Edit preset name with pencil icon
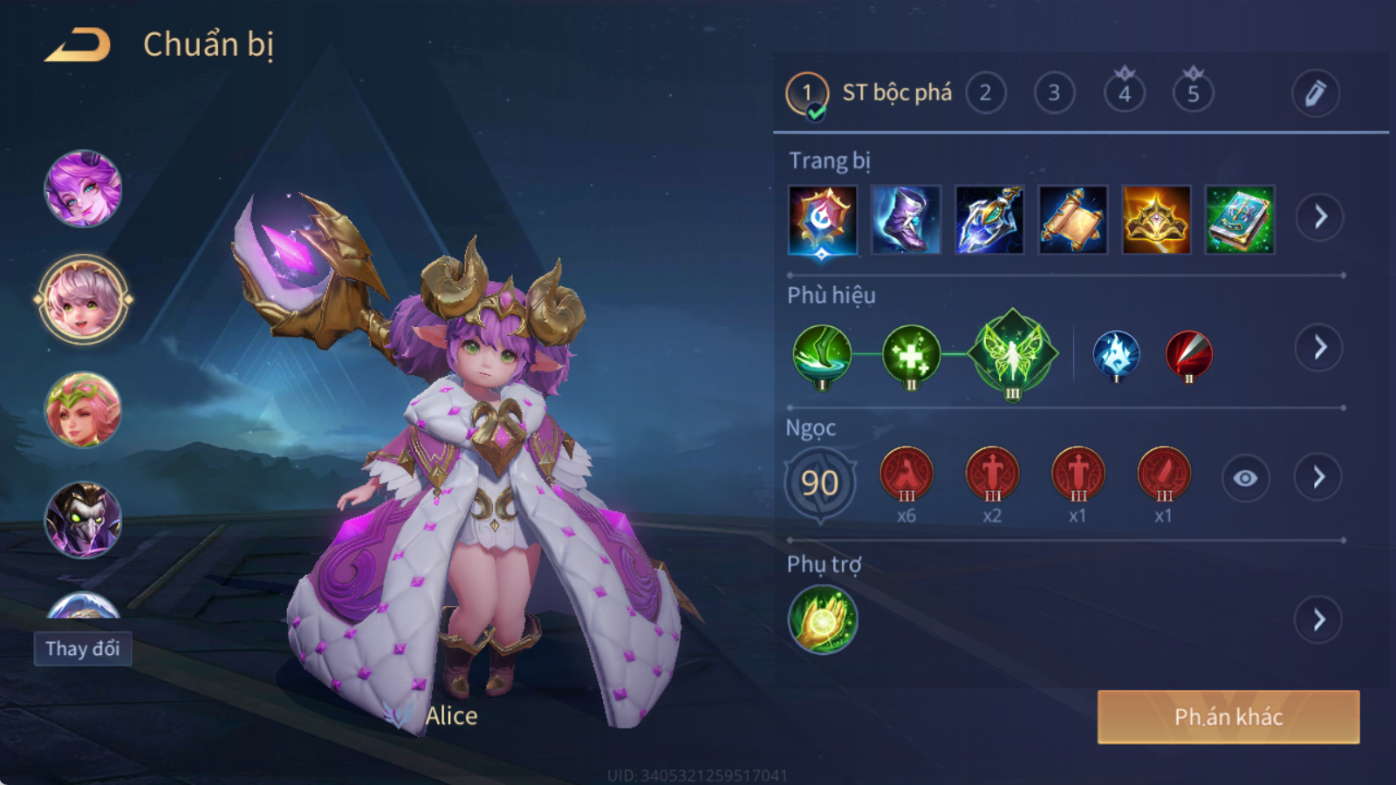This screenshot has width=1396, height=785. click(1315, 94)
